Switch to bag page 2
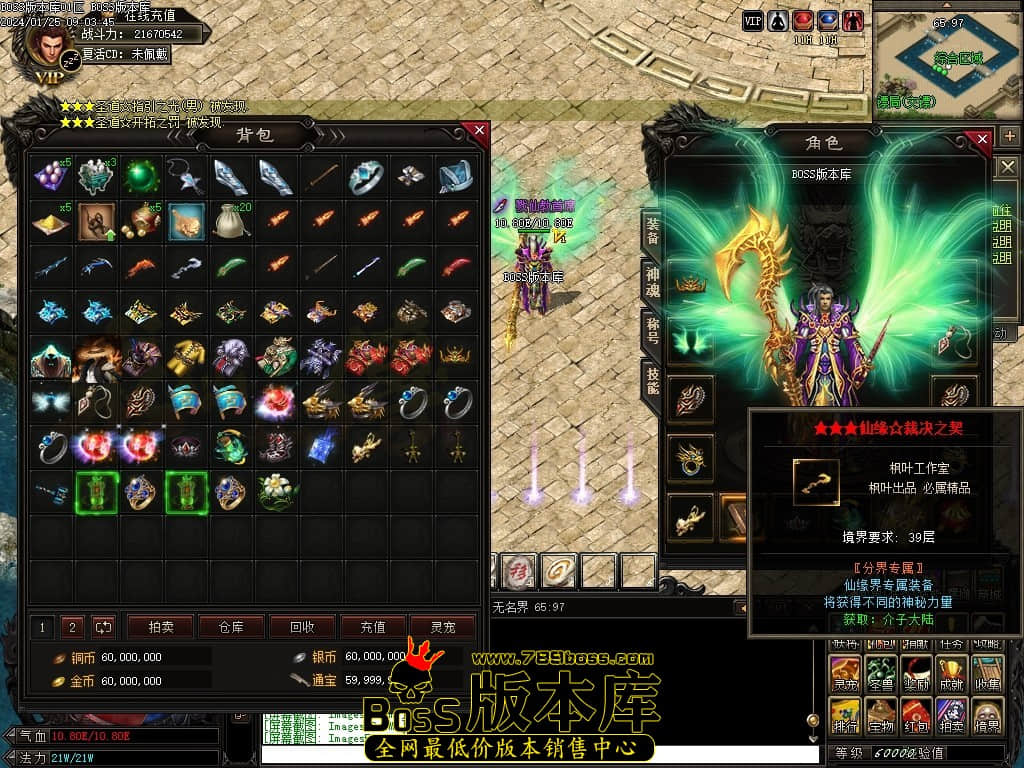 pyautogui.click(x=72, y=627)
